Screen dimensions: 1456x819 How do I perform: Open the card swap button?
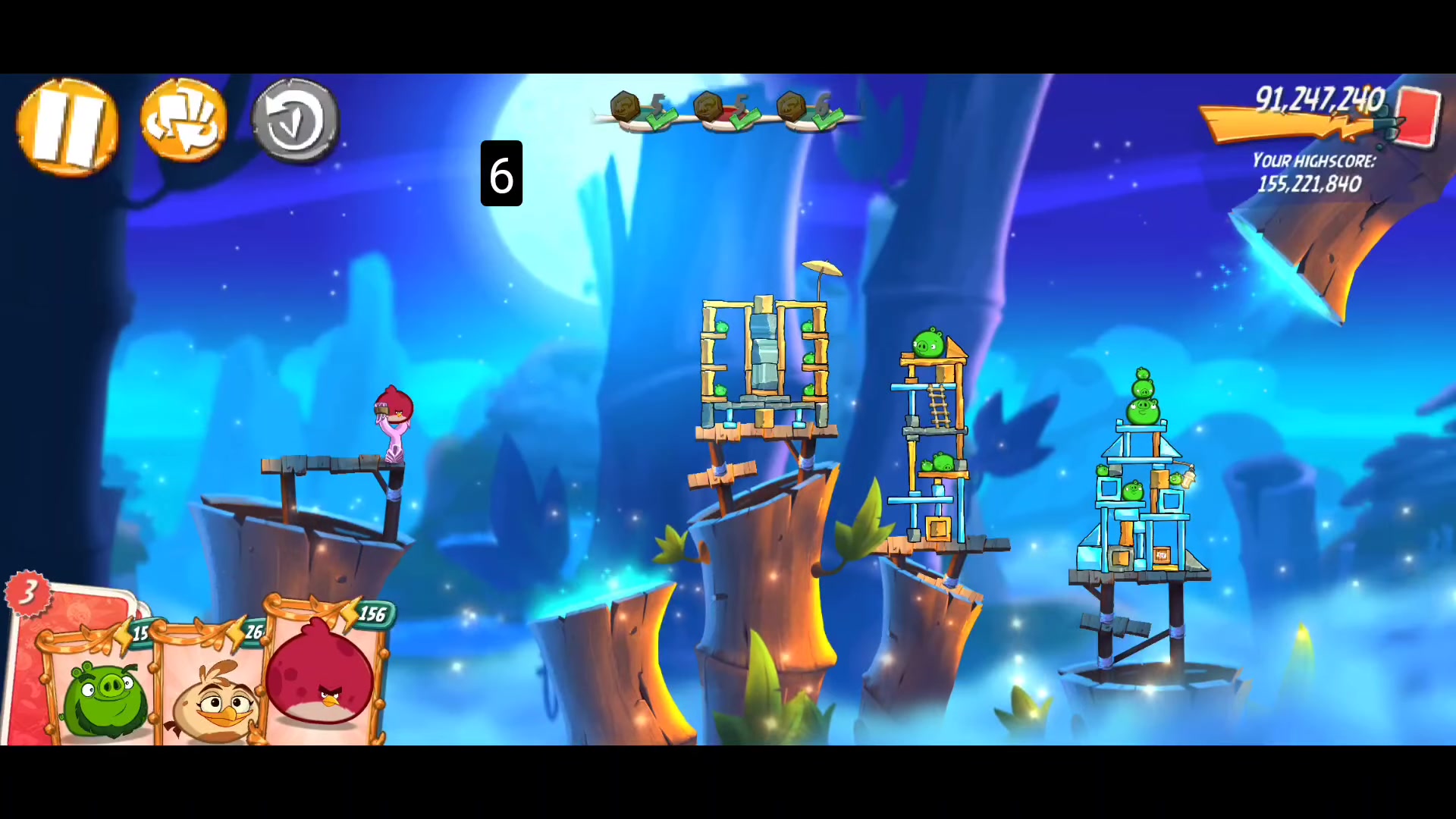183,121
